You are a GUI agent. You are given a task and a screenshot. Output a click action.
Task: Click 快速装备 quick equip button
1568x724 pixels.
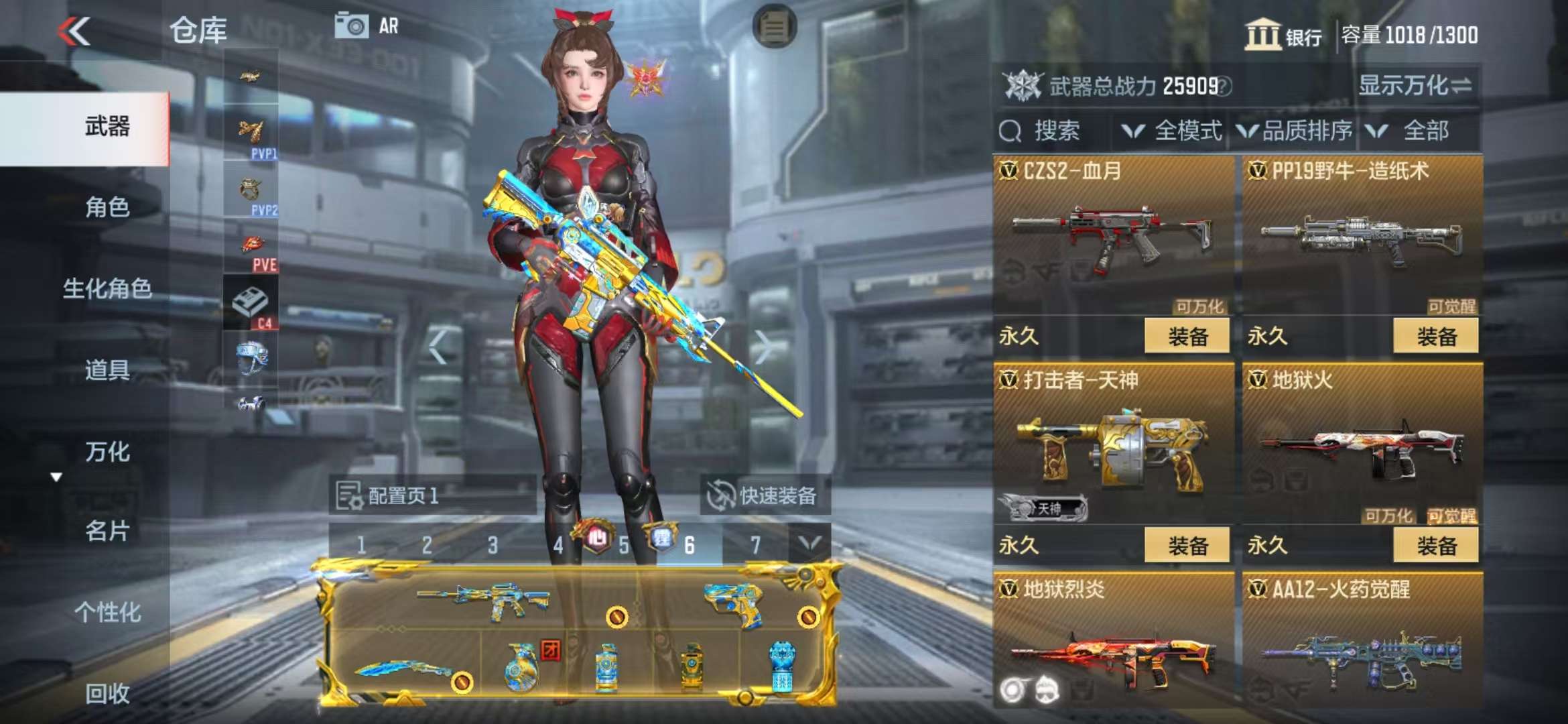pos(764,495)
